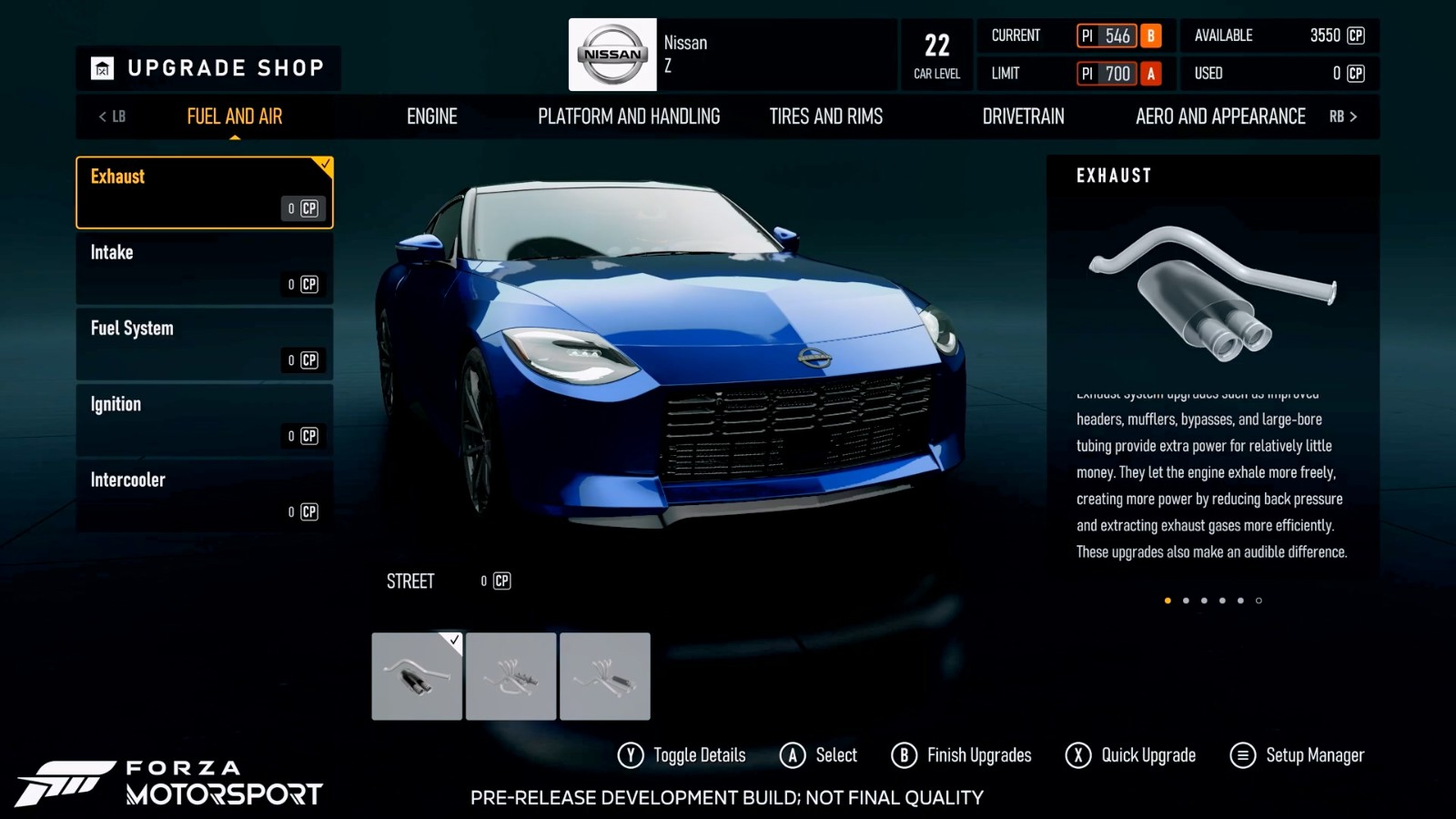Open the Intake upgrade entry

pos(204,268)
